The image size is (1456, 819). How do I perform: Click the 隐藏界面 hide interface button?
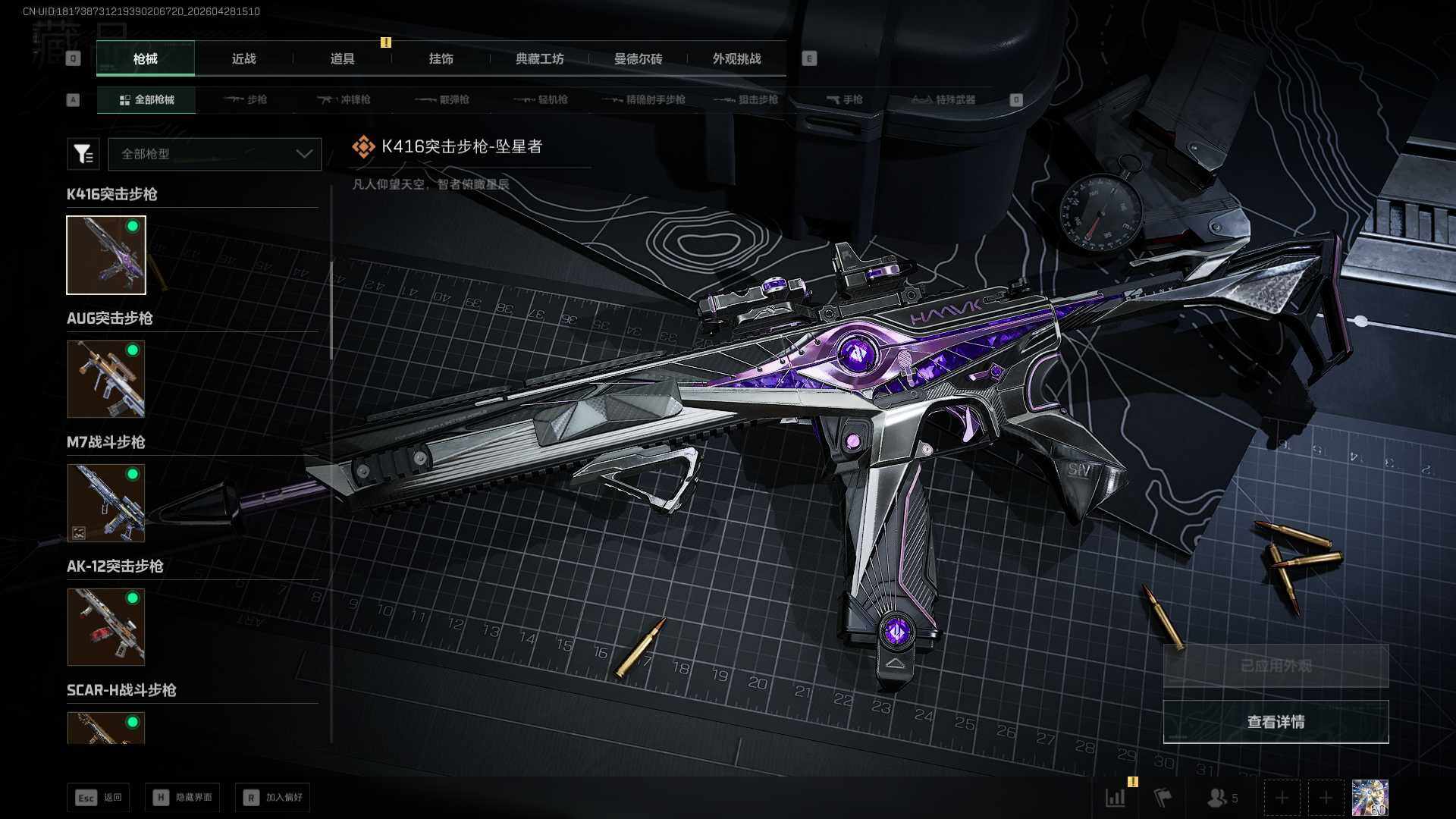183,797
